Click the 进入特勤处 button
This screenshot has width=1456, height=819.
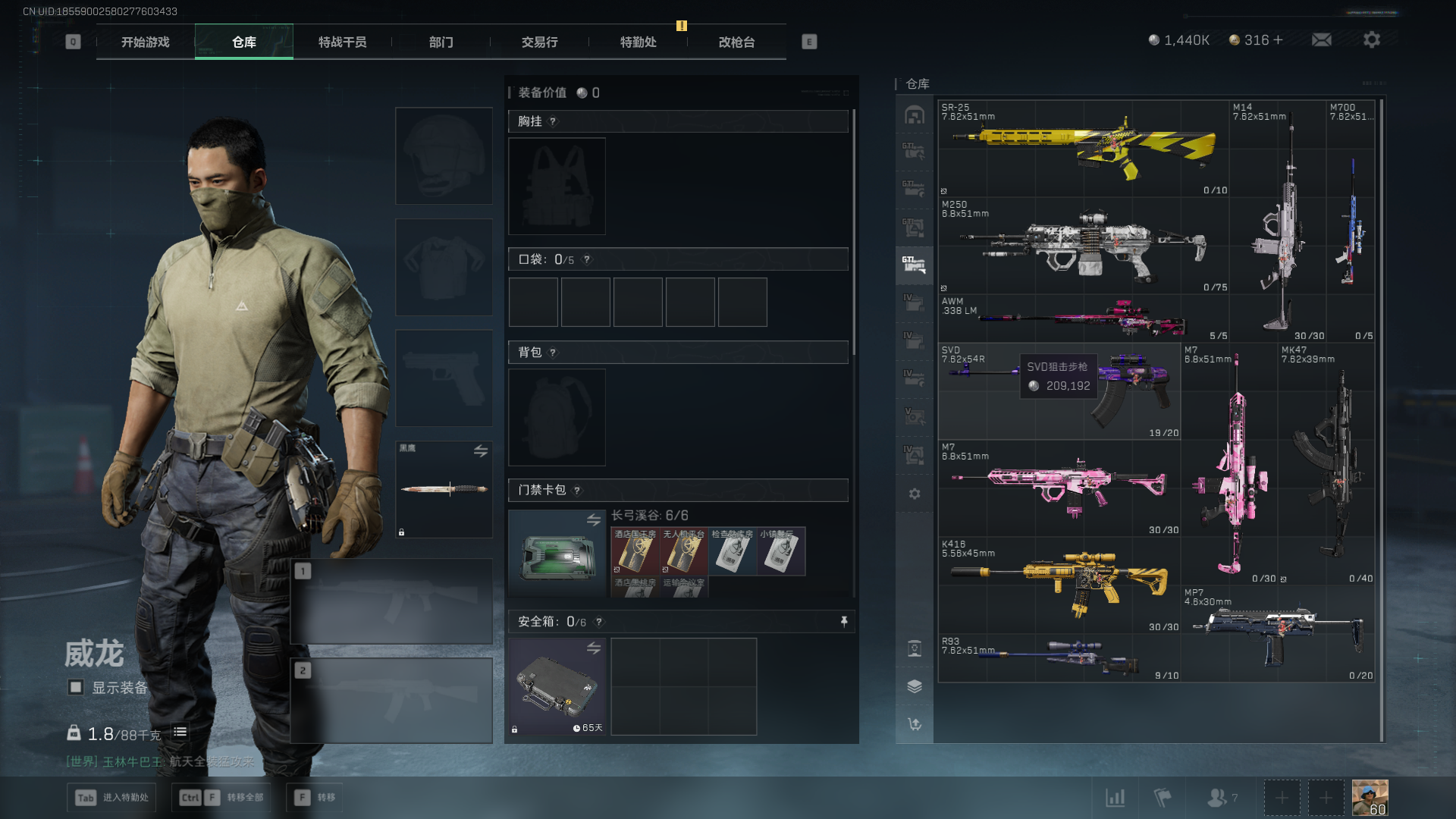(112, 798)
